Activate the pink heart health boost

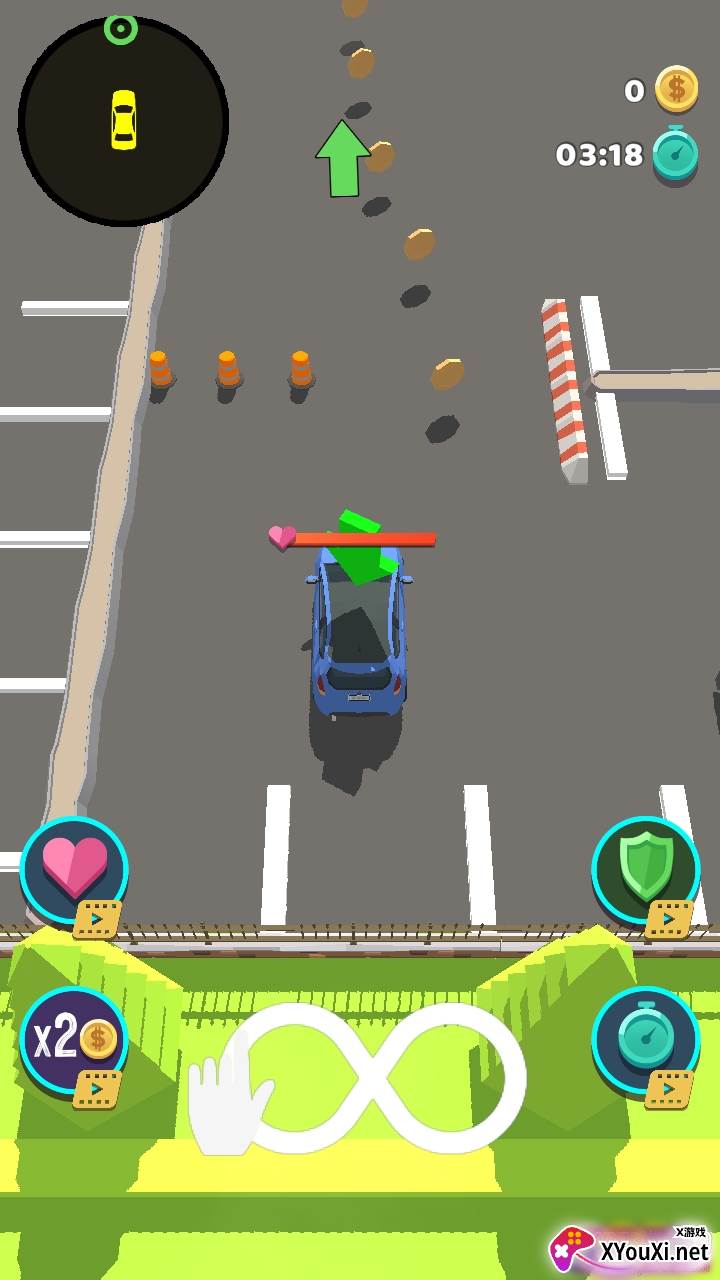[x=74, y=870]
